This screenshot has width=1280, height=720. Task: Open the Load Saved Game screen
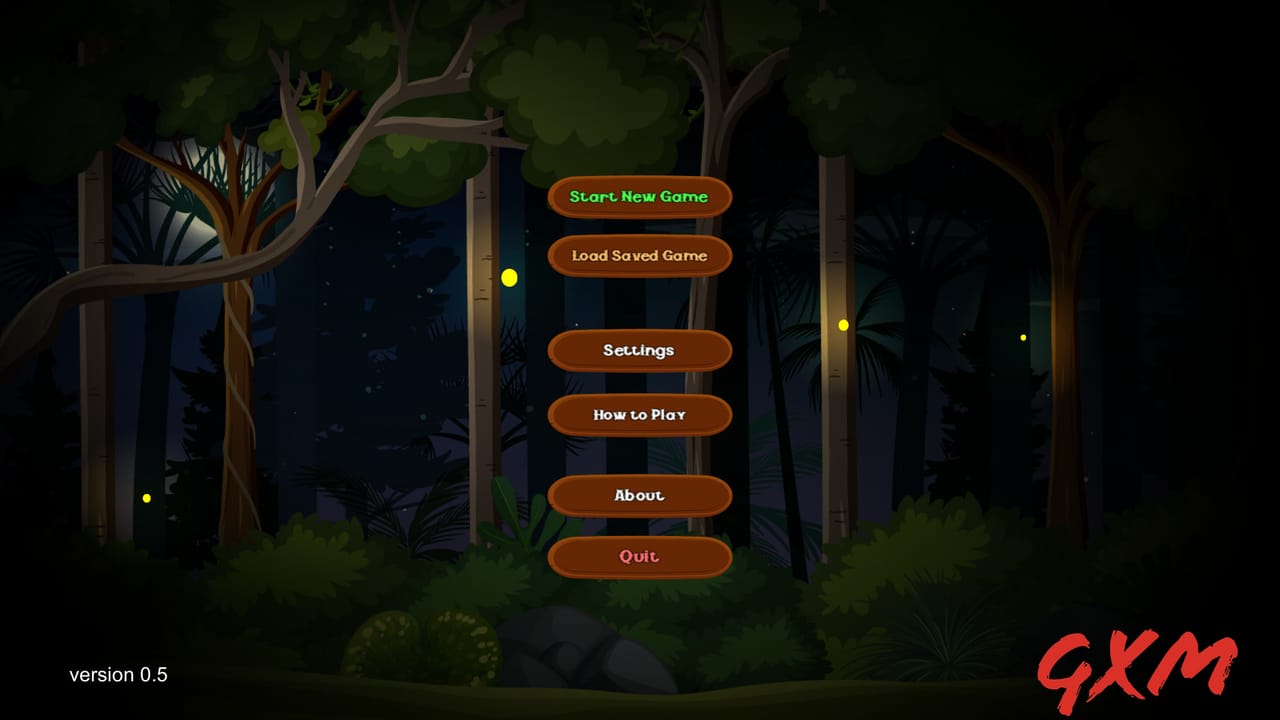click(640, 256)
